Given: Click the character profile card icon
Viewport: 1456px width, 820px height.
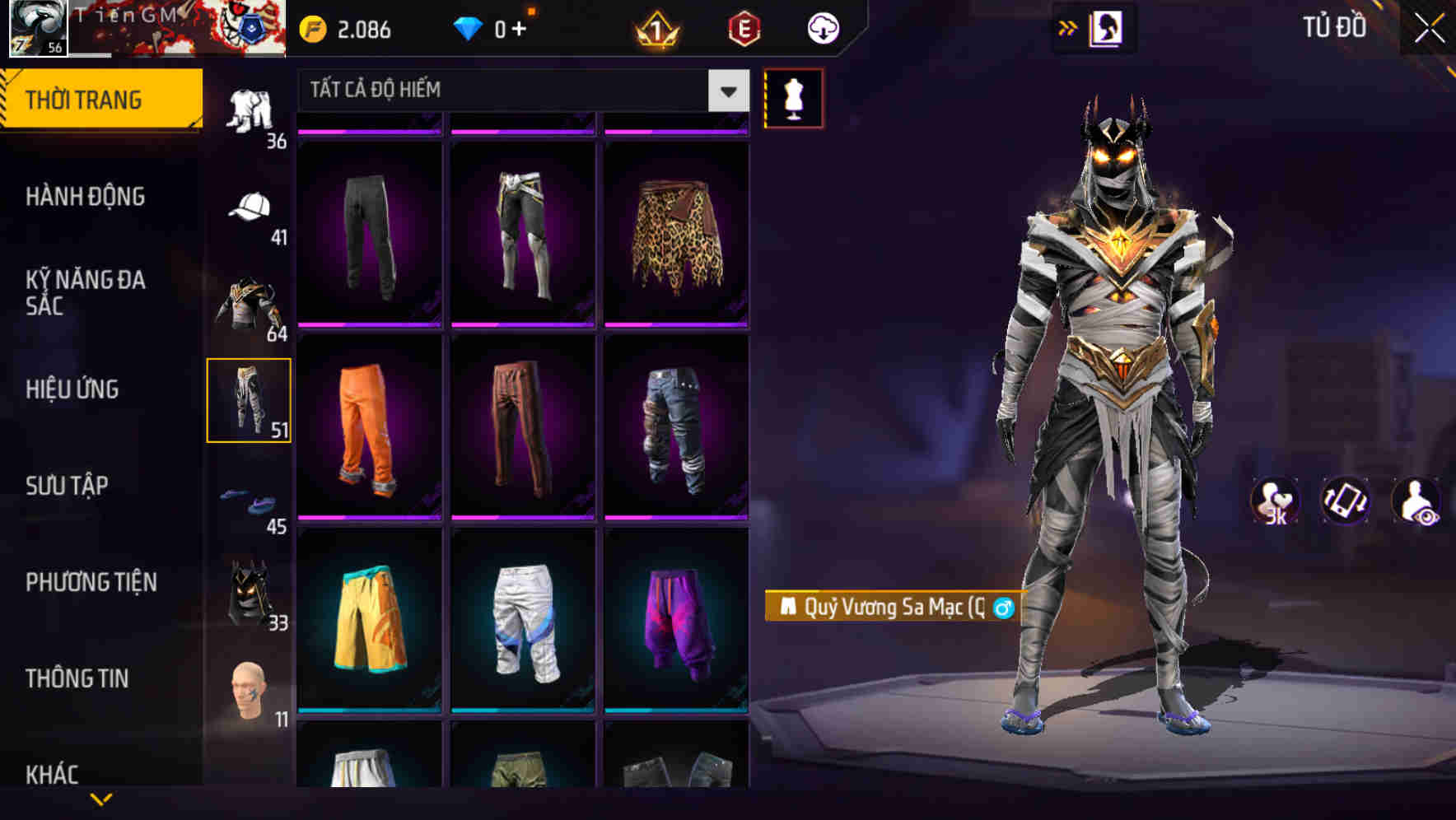Looking at the screenshot, I should pyautogui.click(x=1106, y=27).
